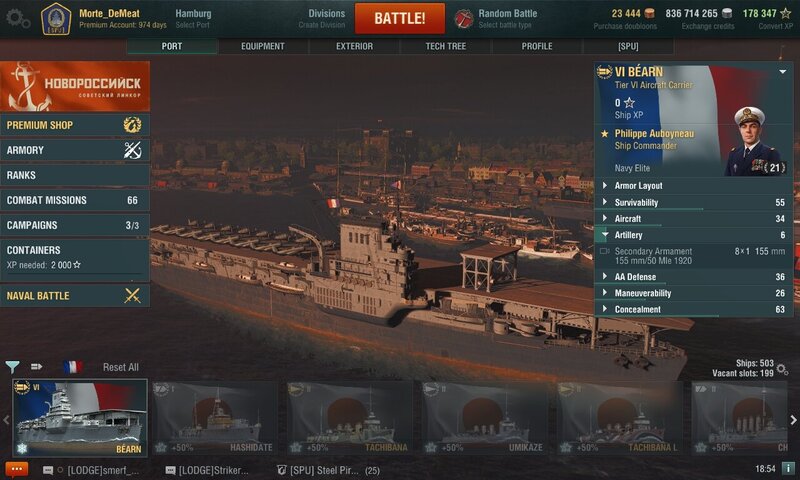Expand the AA Defense stat row
The height and width of the screenshot is (480, 800).
pos(694,277)
